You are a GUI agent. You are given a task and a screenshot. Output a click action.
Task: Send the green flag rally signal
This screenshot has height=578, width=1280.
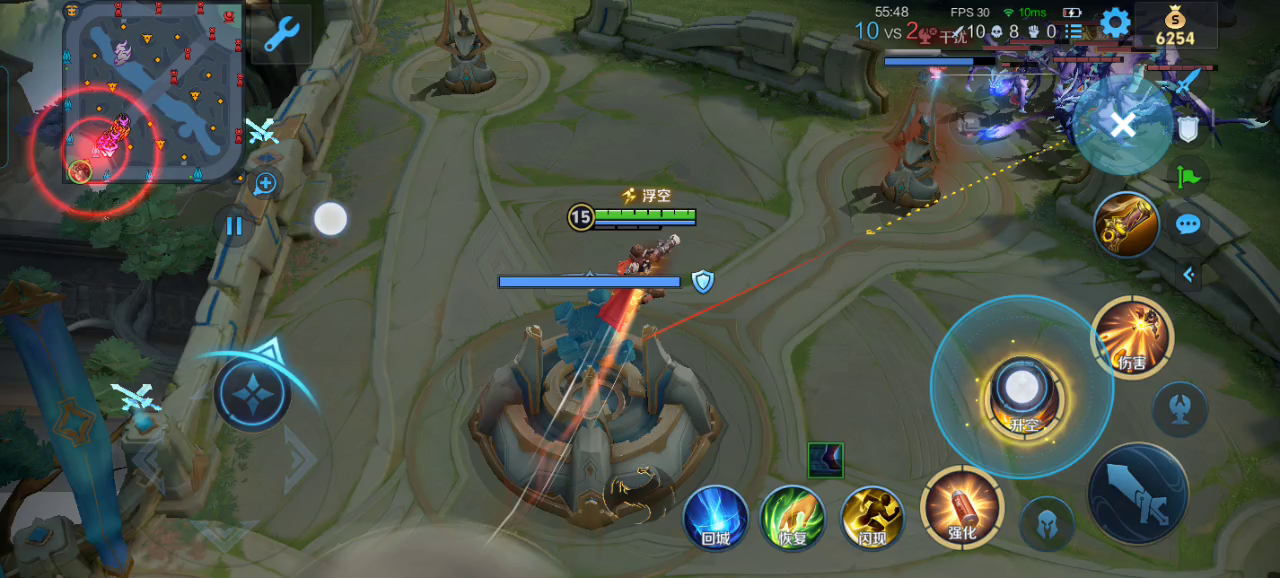pos(1188,178)
